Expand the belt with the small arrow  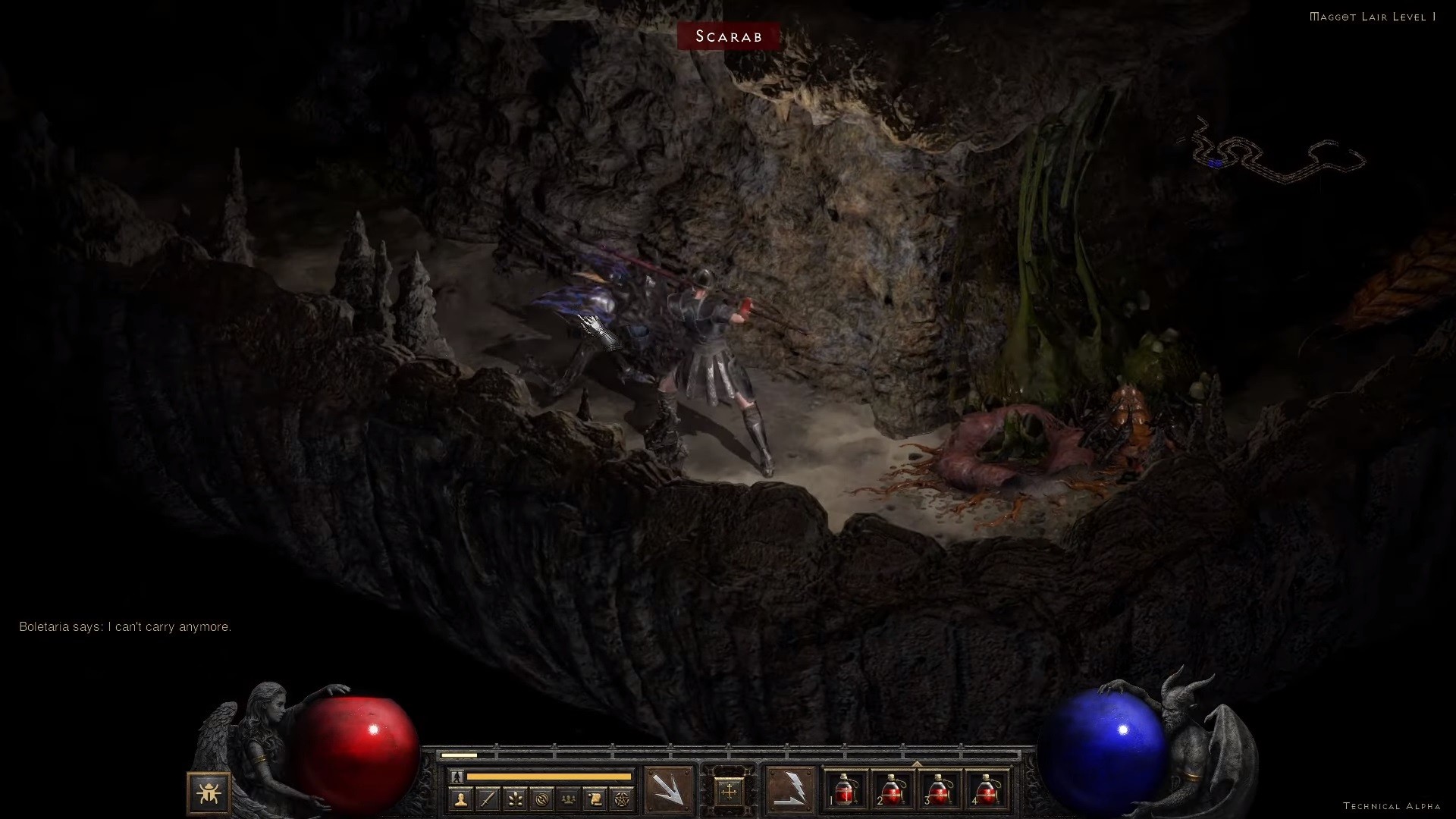tap(917, 764)
